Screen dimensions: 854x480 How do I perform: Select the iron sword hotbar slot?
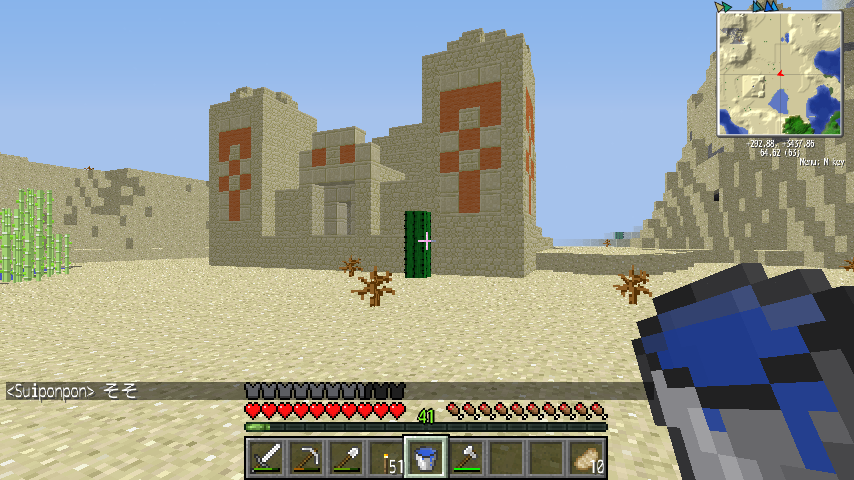[x=266, y=459]
